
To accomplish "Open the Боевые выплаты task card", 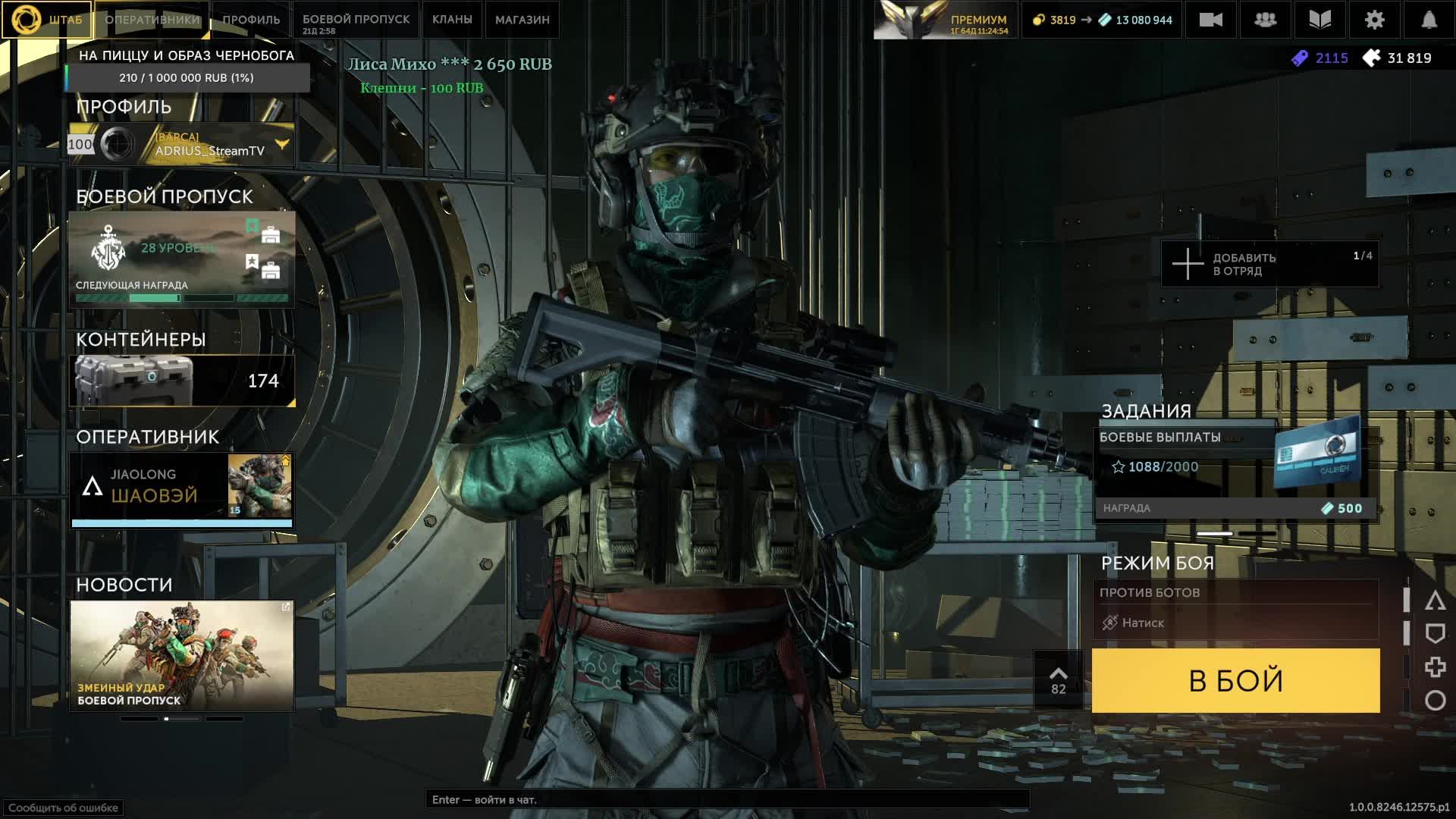I will tap(1235, 472).
